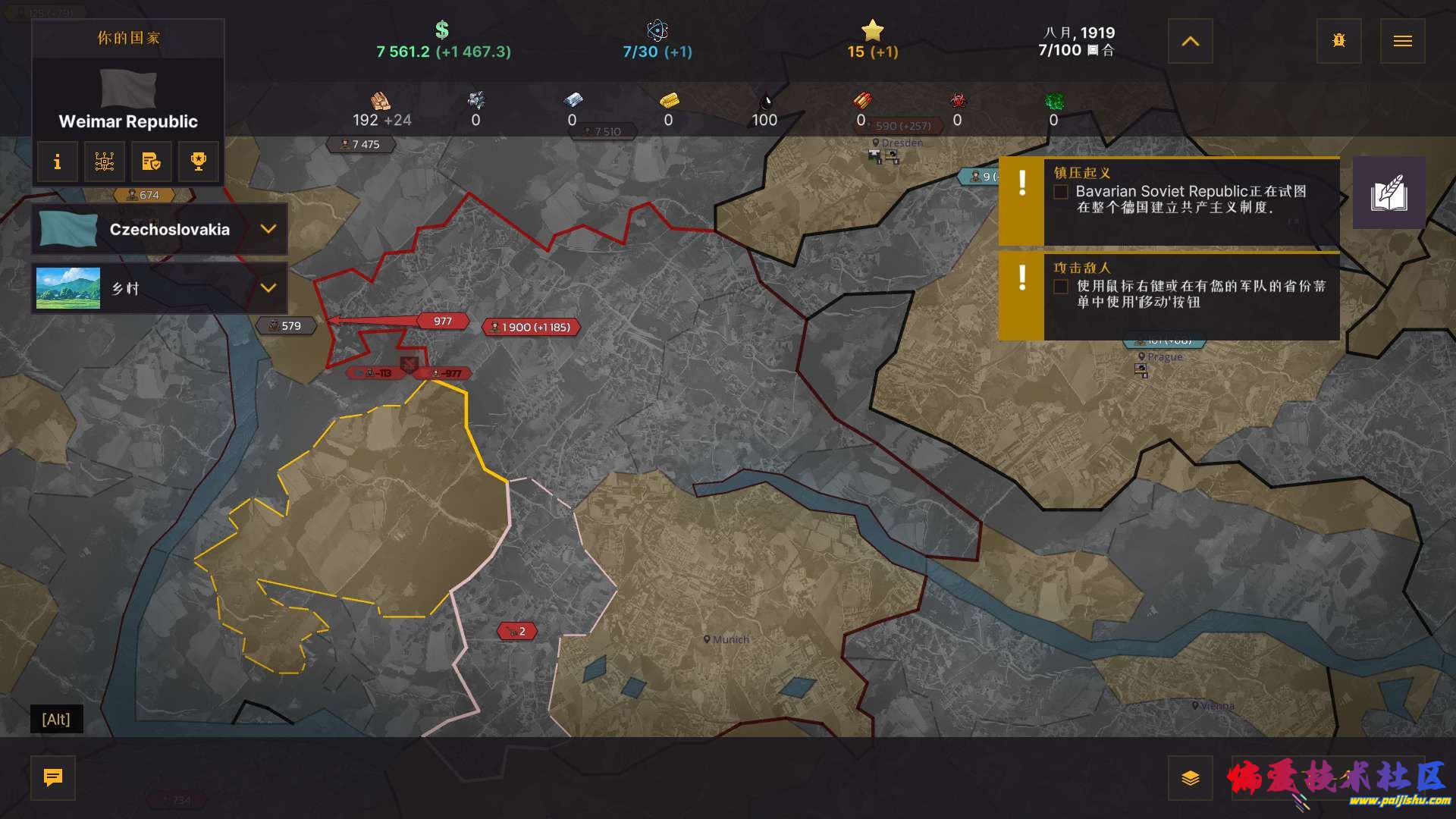1456x819 pixels.
Task: Show the trophy achievements panel
Action: [198, 162]
